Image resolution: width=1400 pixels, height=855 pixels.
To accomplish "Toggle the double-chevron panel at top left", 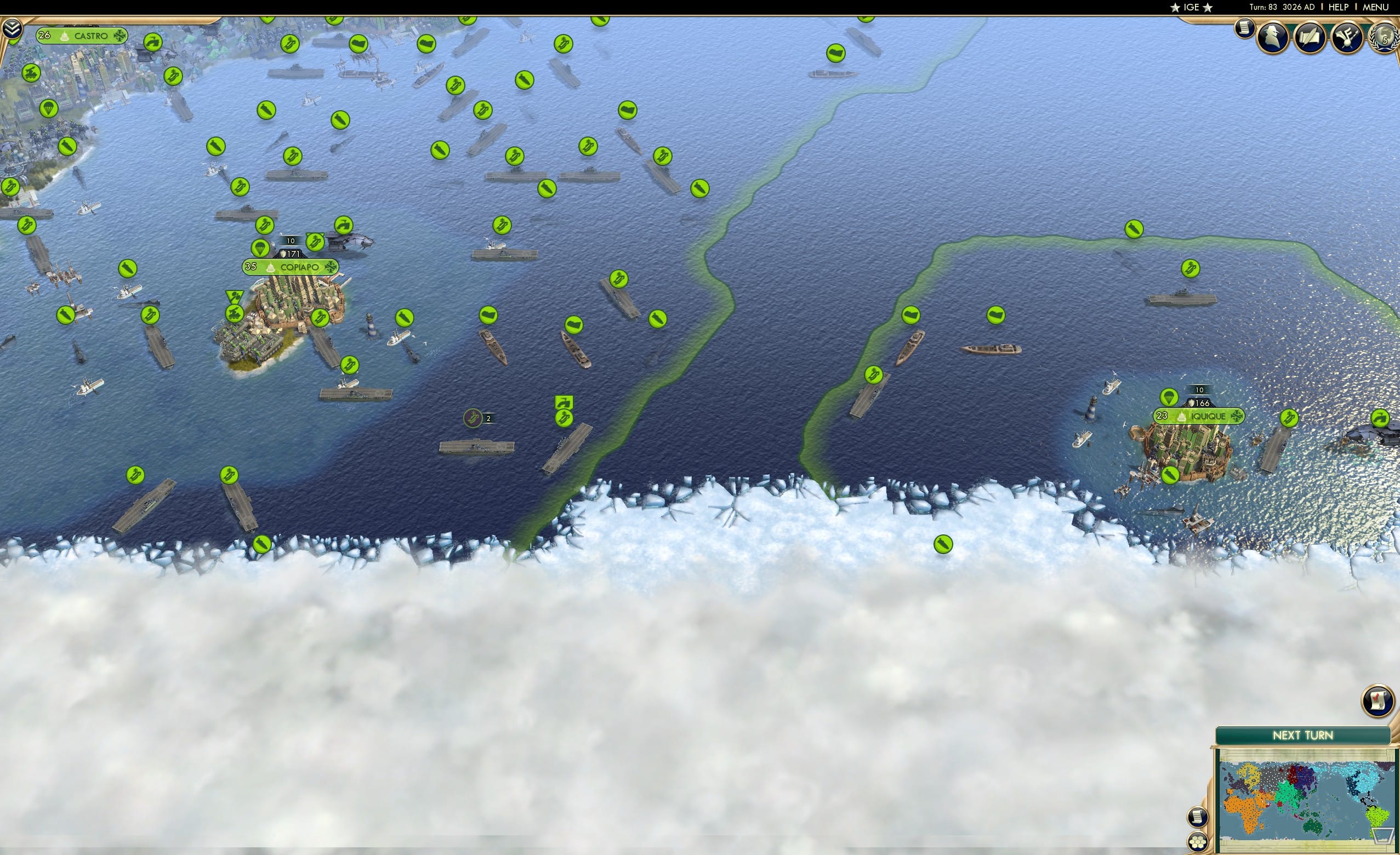I will point(13,29).
